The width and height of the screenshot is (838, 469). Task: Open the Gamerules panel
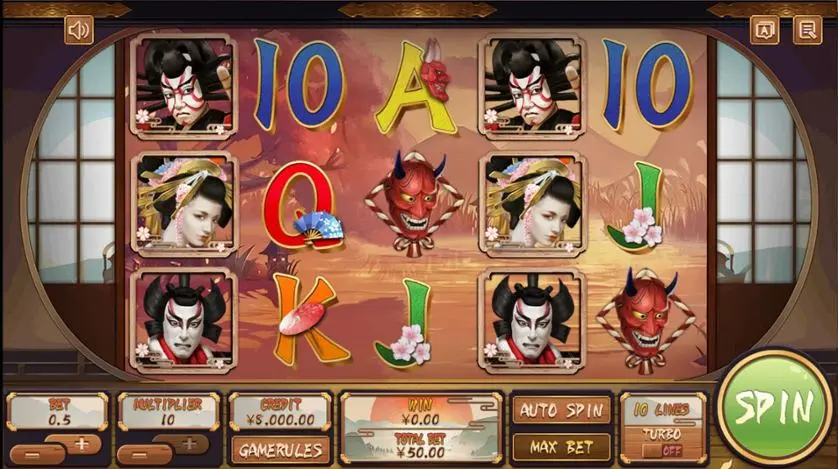[280, 449]
